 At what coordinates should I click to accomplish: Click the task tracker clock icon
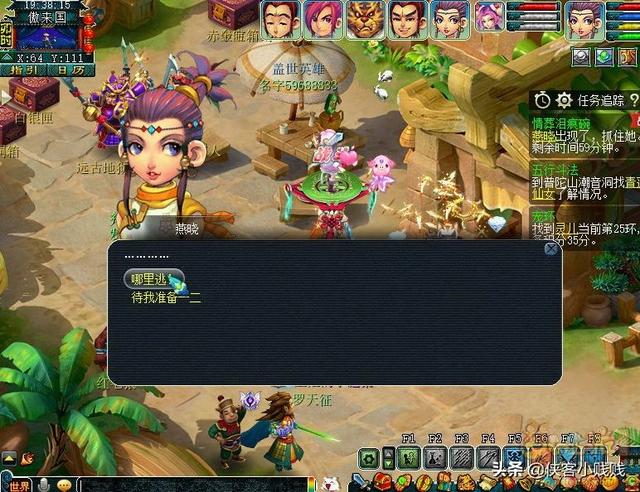(x=542, y=100)
